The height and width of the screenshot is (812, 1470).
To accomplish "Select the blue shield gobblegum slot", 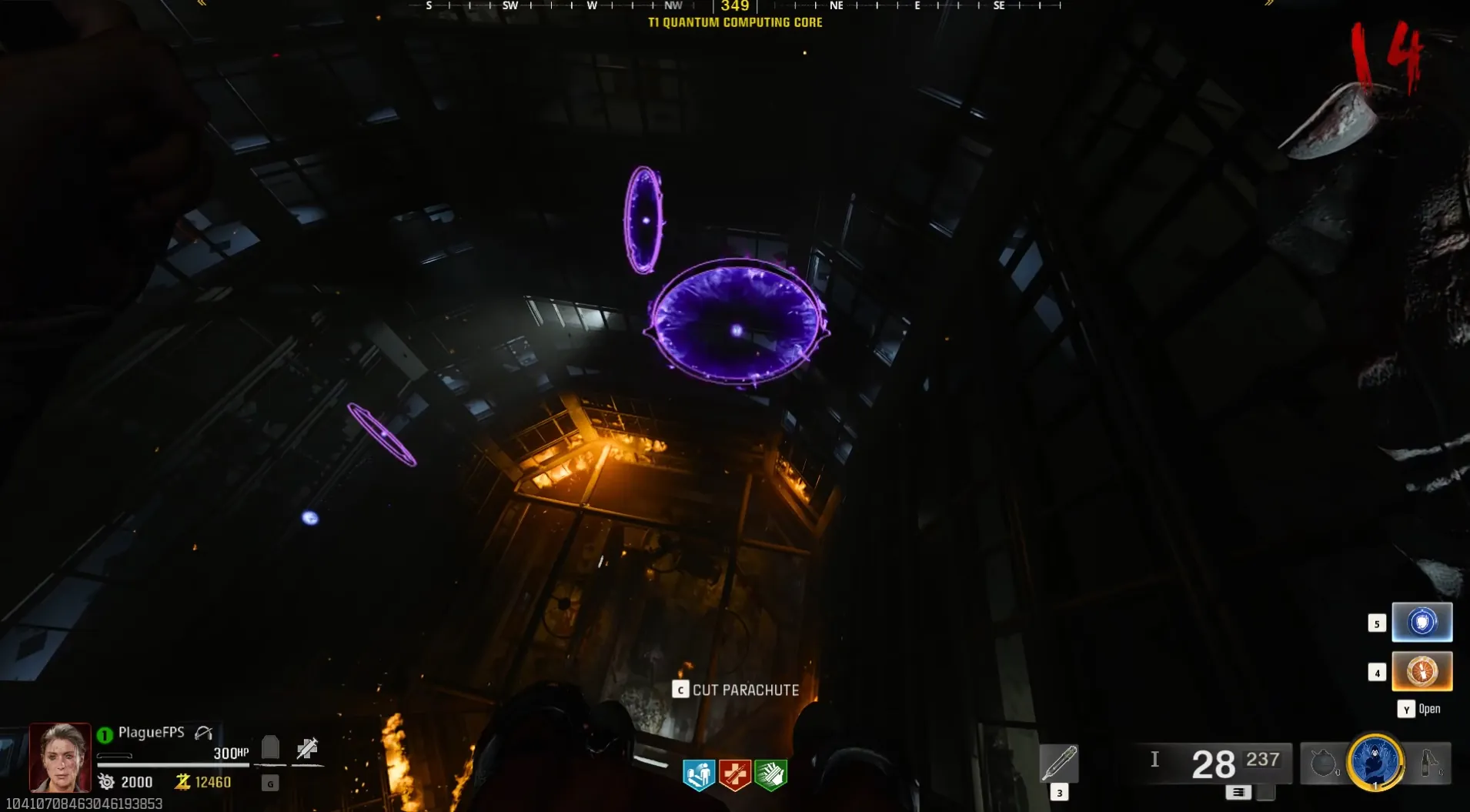I will click(1422, 622).
